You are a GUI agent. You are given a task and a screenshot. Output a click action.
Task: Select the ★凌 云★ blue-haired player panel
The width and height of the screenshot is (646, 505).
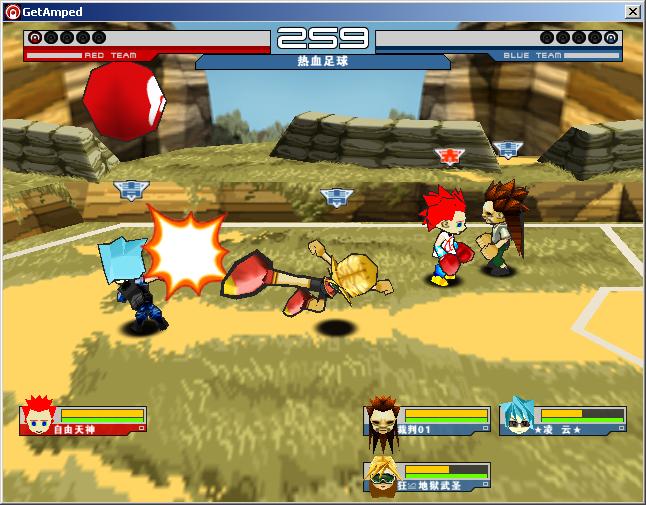coord(563,420)
